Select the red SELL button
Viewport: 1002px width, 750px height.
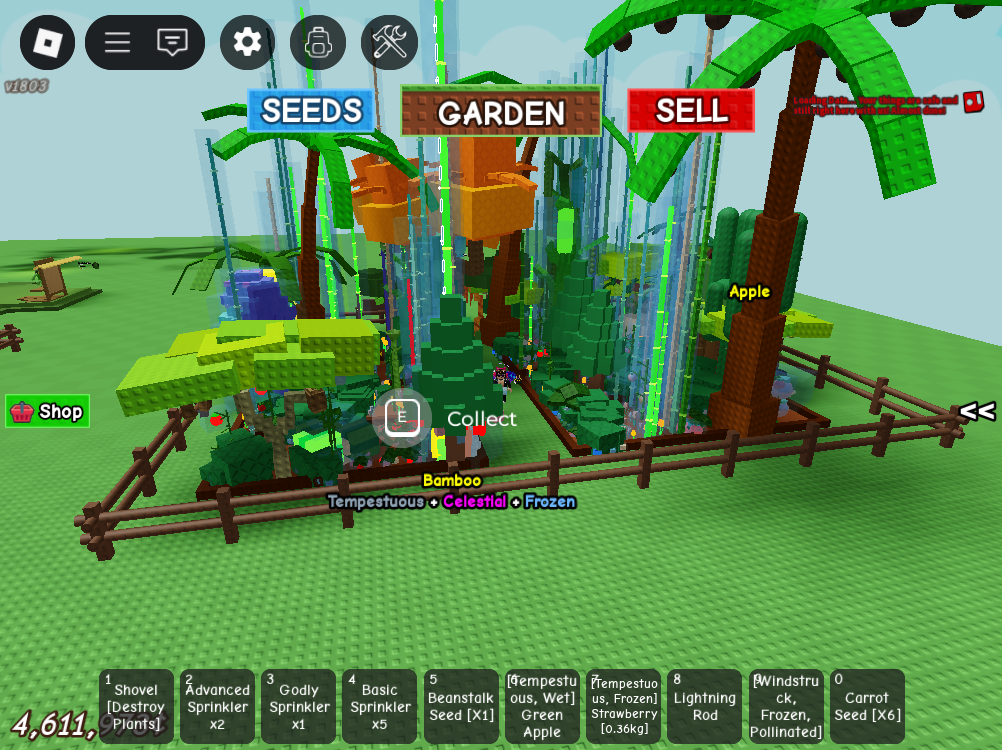[691, 110]
